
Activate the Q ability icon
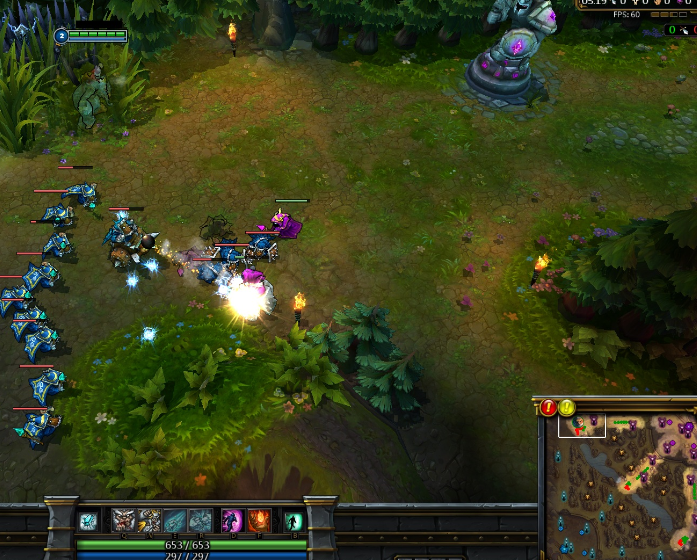coord(124,520)
